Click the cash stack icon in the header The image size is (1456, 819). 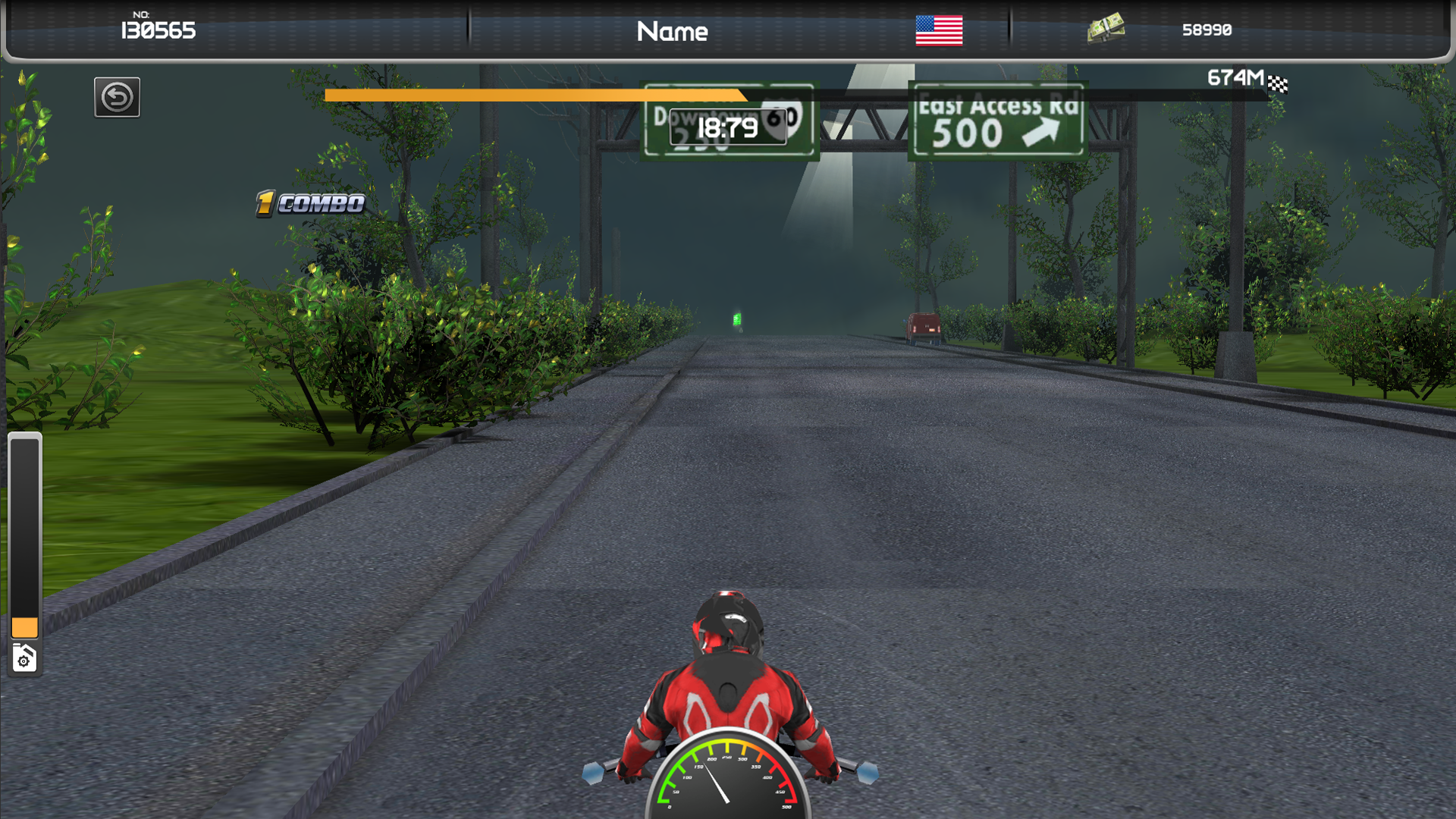tap(1106, 30)
